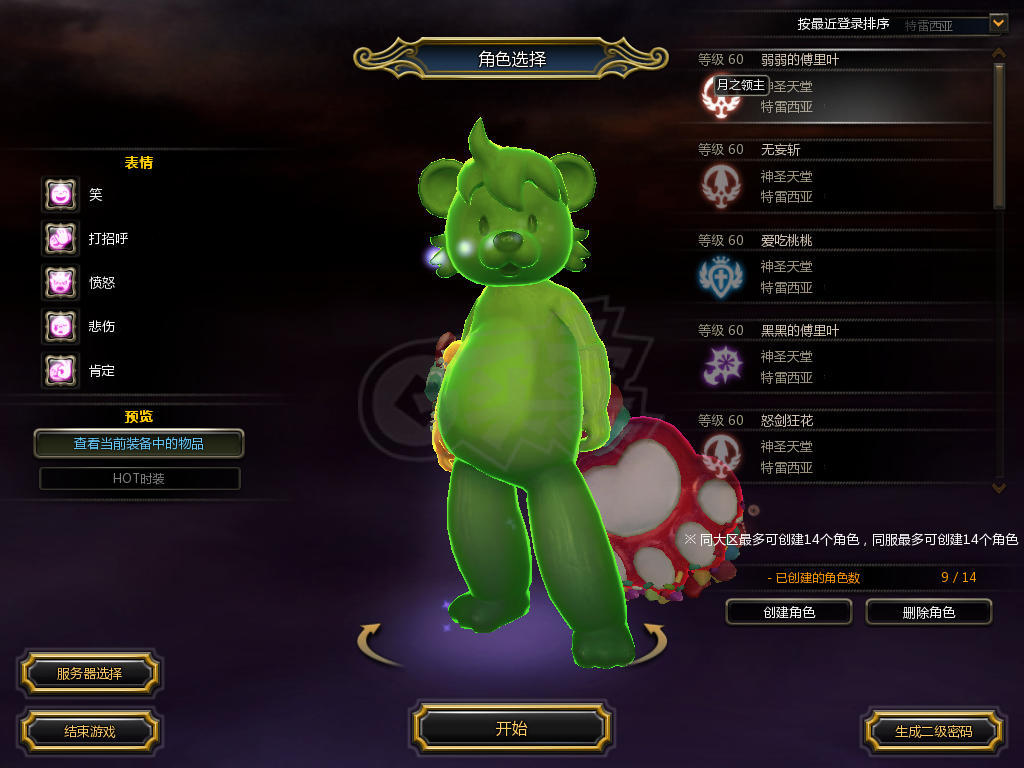Rotate character with the right curved arrow
This screenshot has height=768, width=1024.
coord(653,642)
